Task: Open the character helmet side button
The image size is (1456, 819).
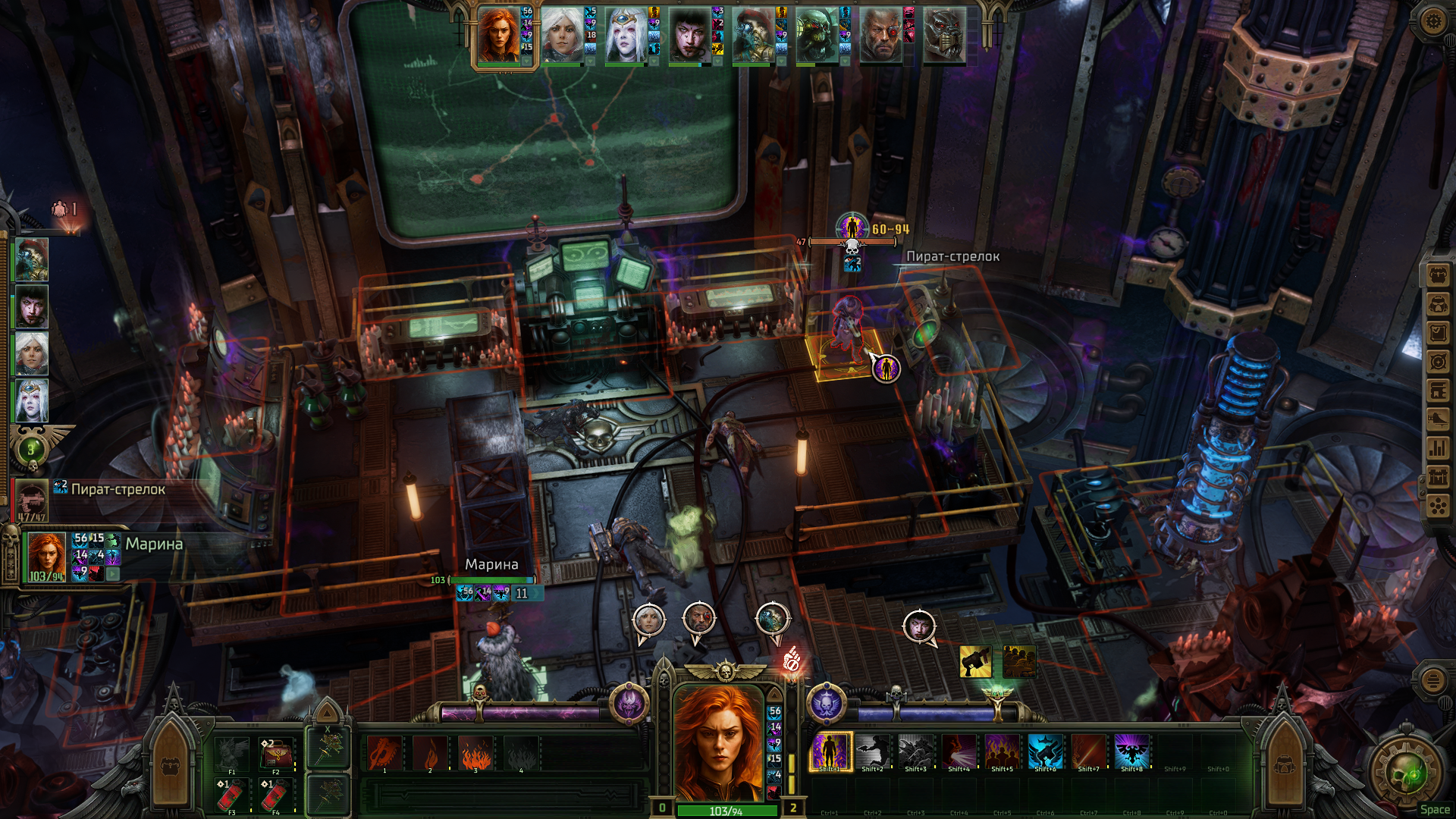Action: coord(1438,304)
